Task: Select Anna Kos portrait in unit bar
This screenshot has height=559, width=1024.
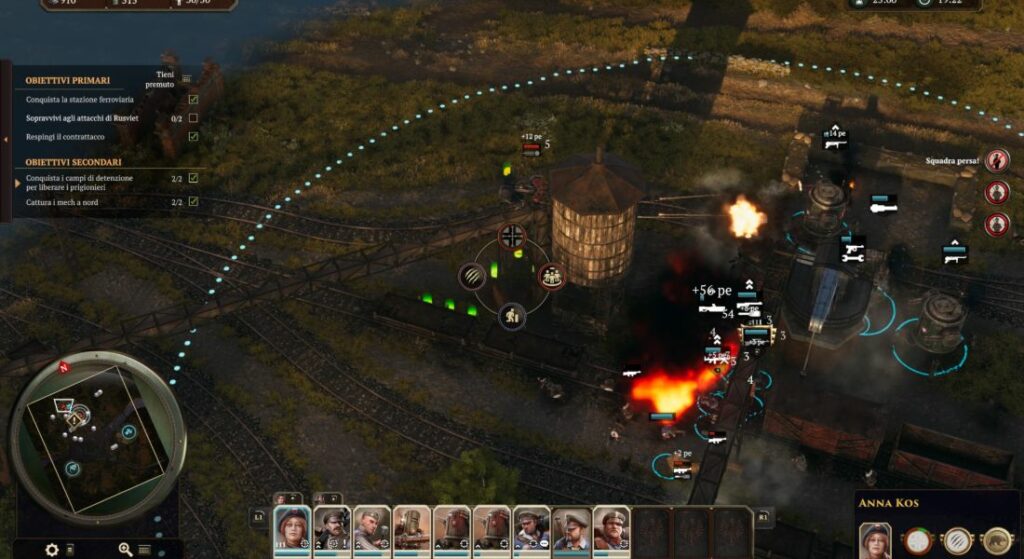Action: click(293, 527)
